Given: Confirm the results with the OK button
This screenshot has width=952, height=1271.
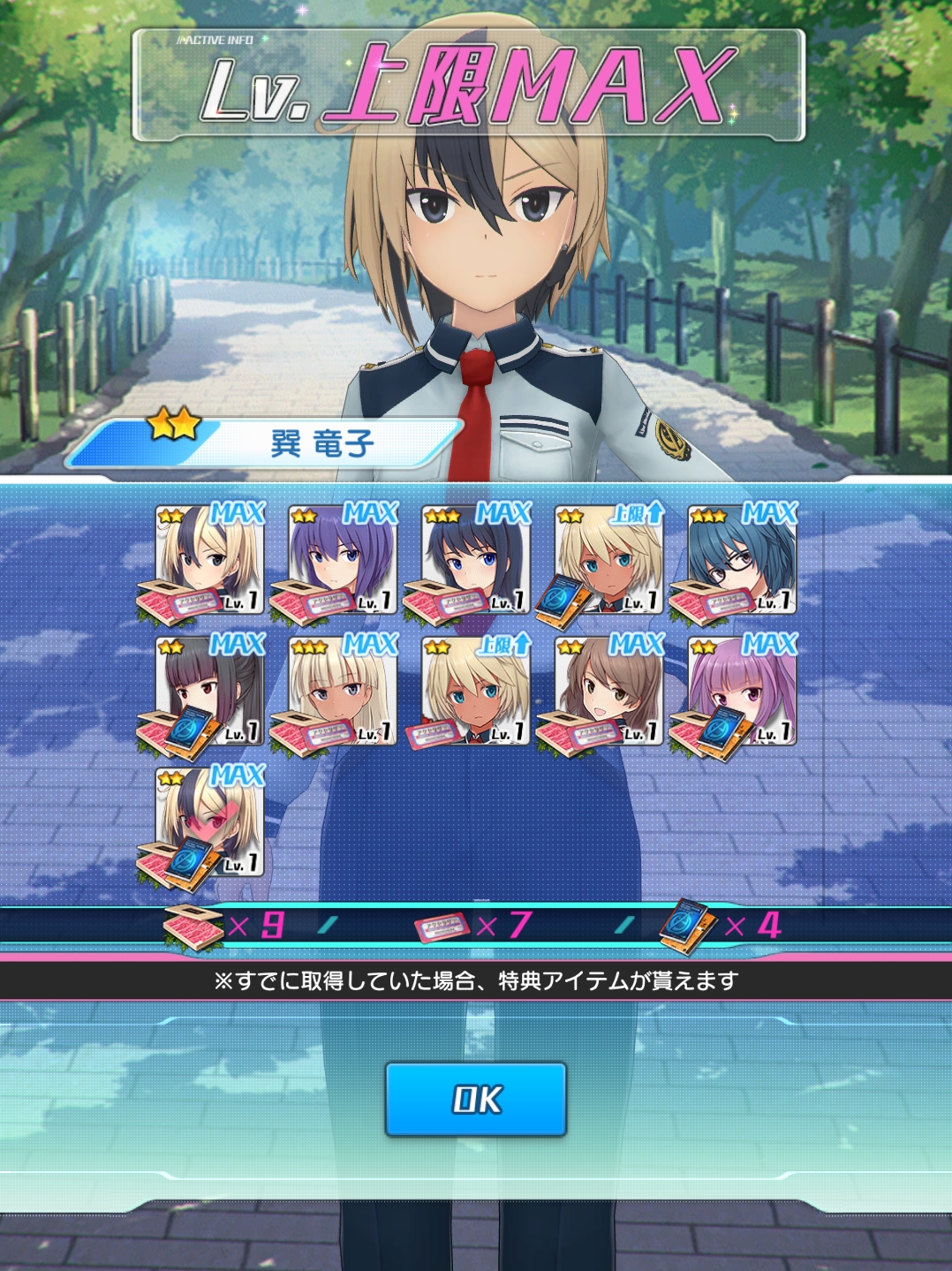Looking at the screenshot, I should [475, 1099].
